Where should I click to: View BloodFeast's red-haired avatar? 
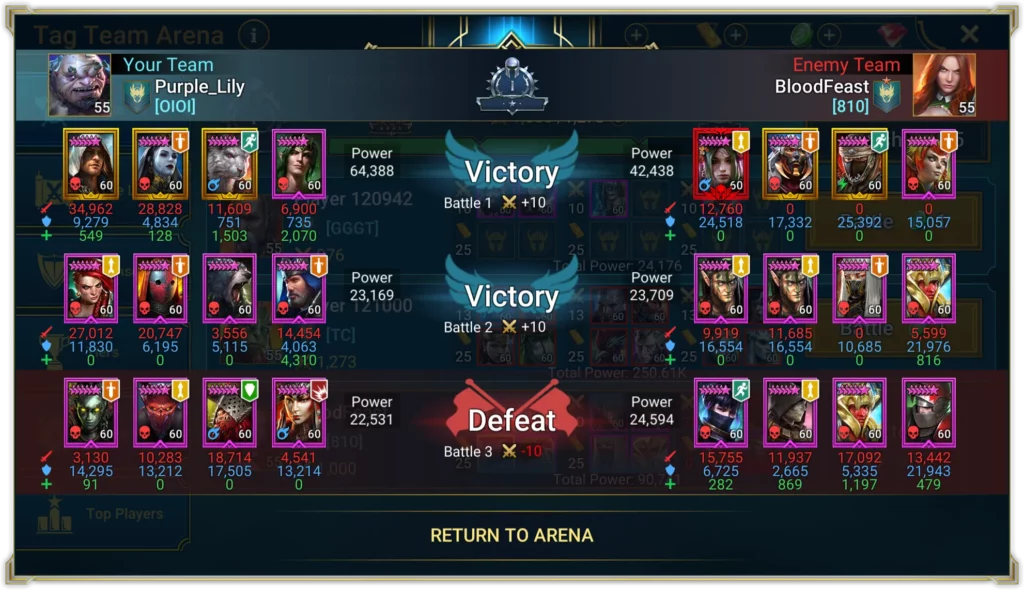[x=944, y=85]
